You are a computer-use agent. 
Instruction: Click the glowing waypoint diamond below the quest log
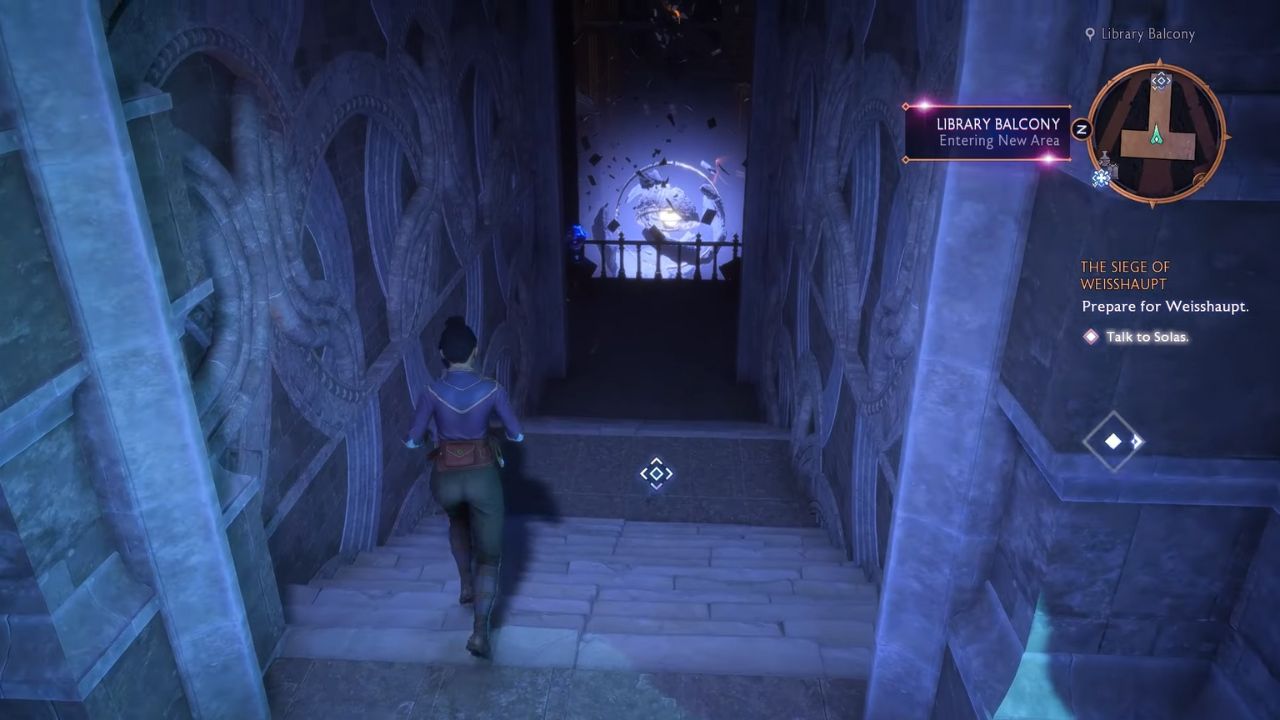click(1113, 443)
